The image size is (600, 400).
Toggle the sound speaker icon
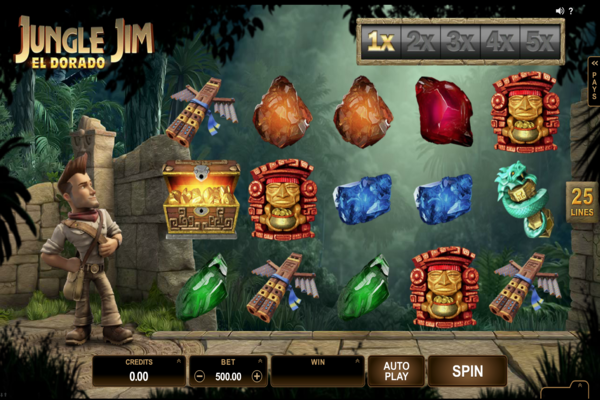560,11
